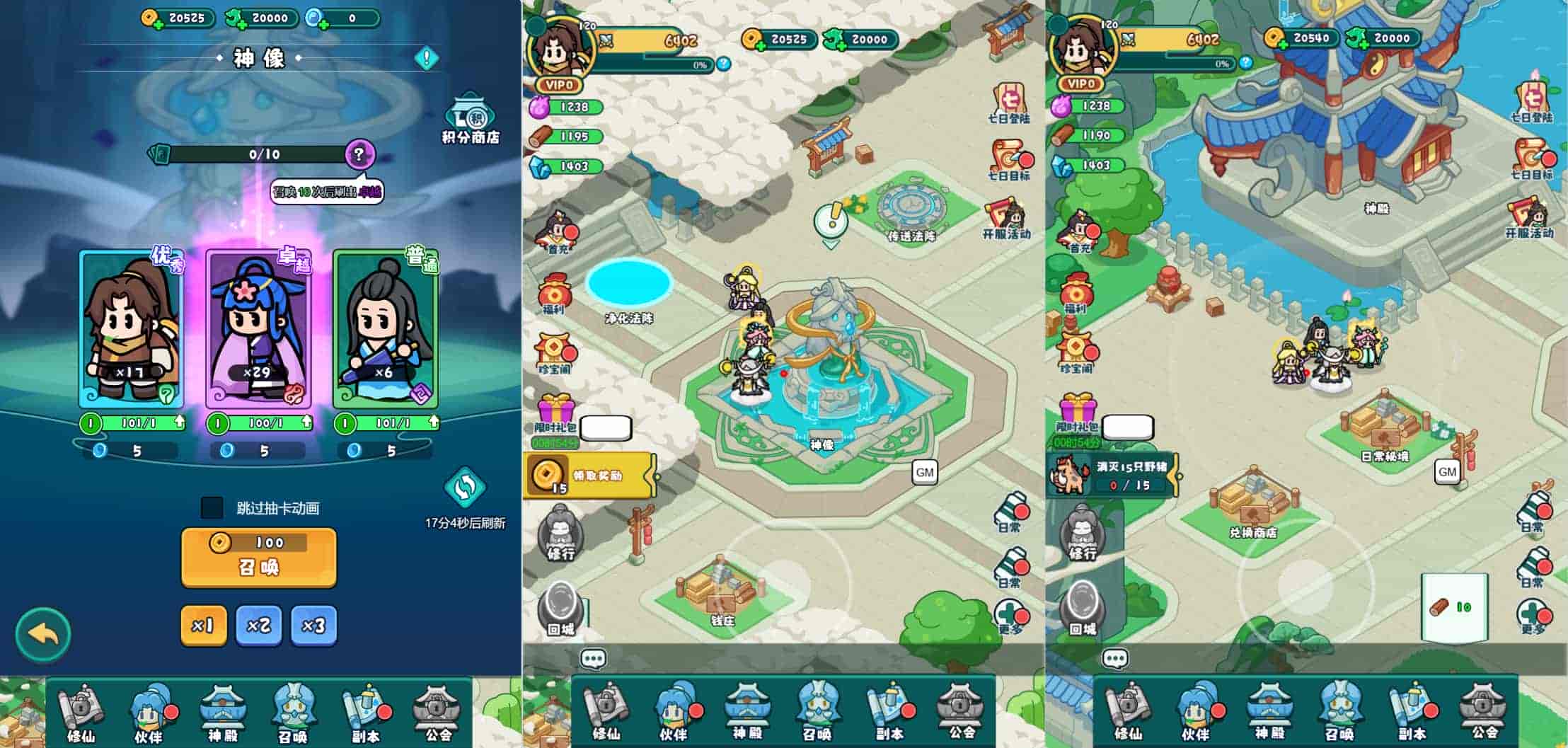The image size is (1568, 748).
Task: Claim the 领取奖励 quest reward
Action: coord(590,476)
